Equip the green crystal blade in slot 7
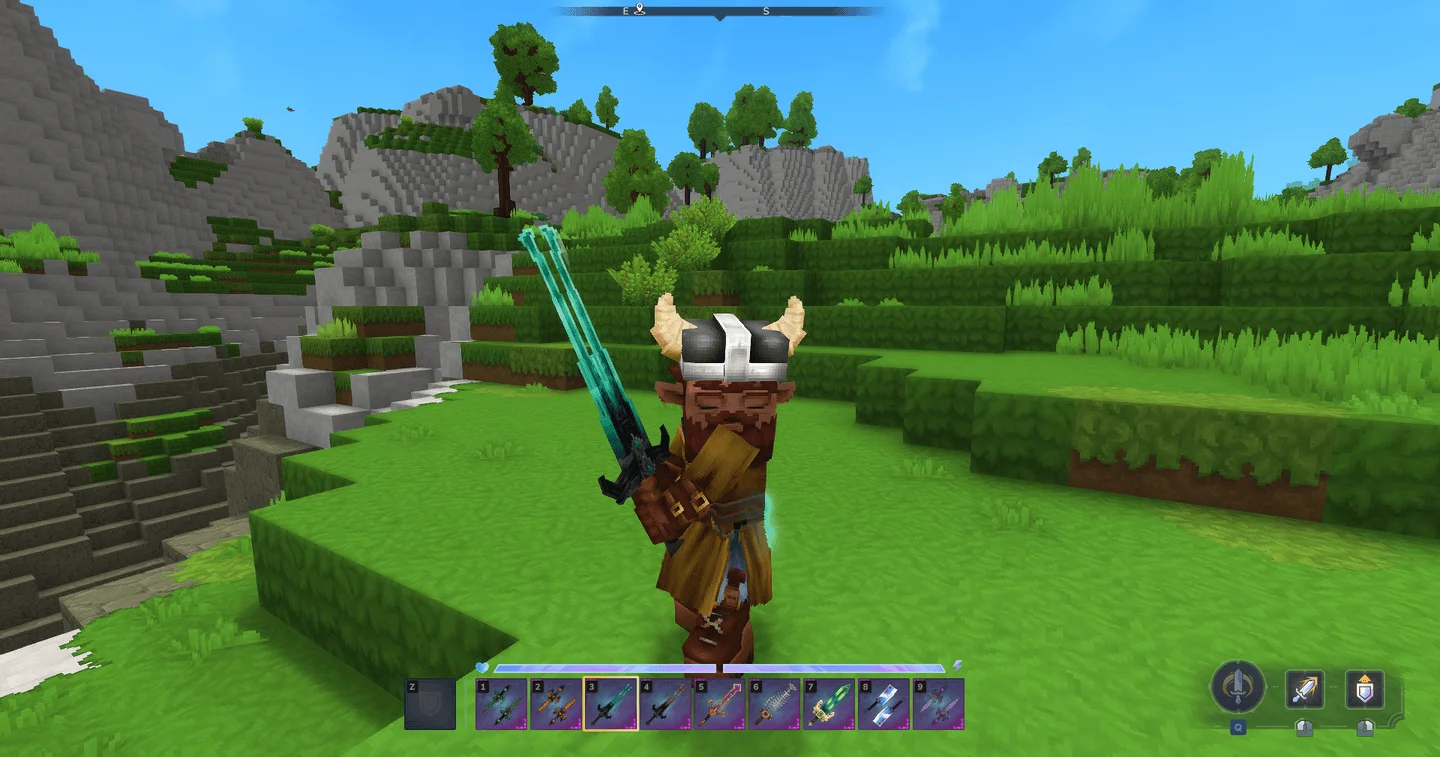 coord(829,704)
